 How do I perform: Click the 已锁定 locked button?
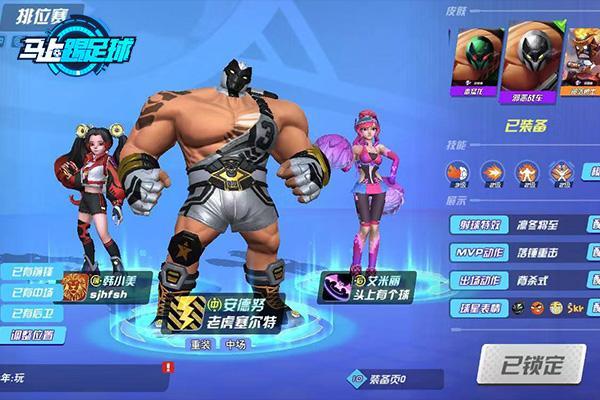530,362
